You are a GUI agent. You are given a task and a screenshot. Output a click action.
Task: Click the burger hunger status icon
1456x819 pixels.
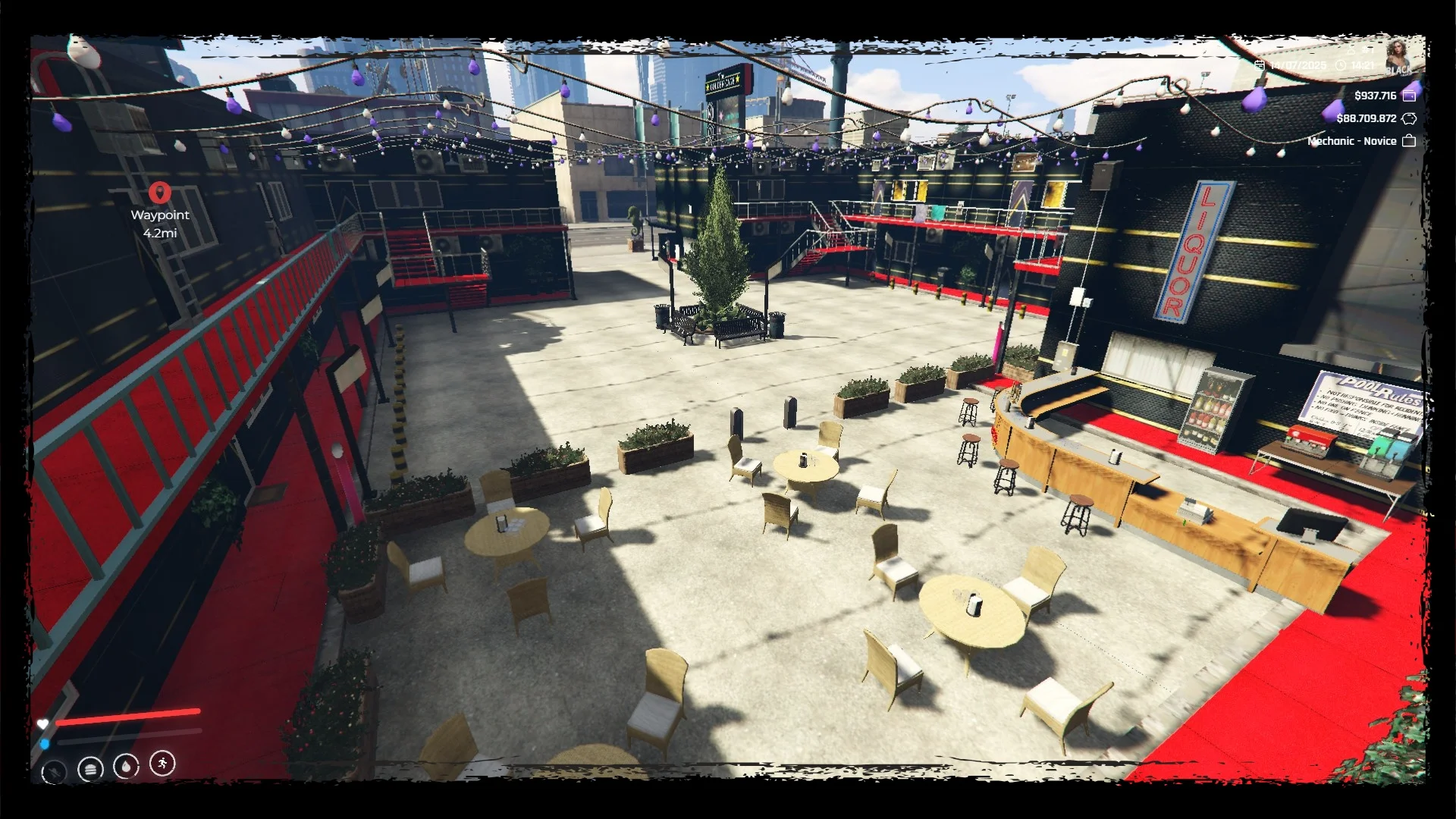pos(90,769)
